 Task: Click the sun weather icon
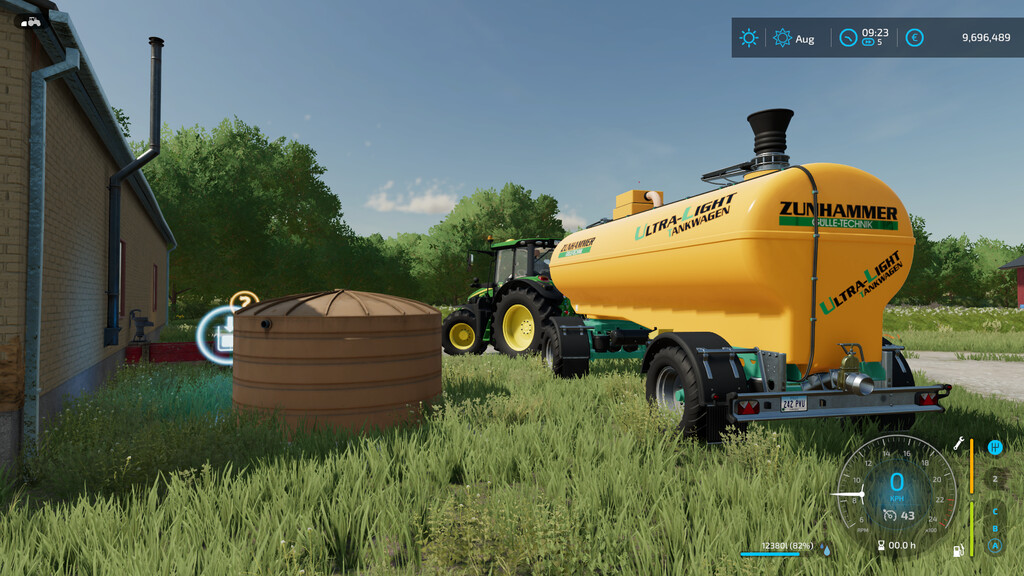[748, 38]
